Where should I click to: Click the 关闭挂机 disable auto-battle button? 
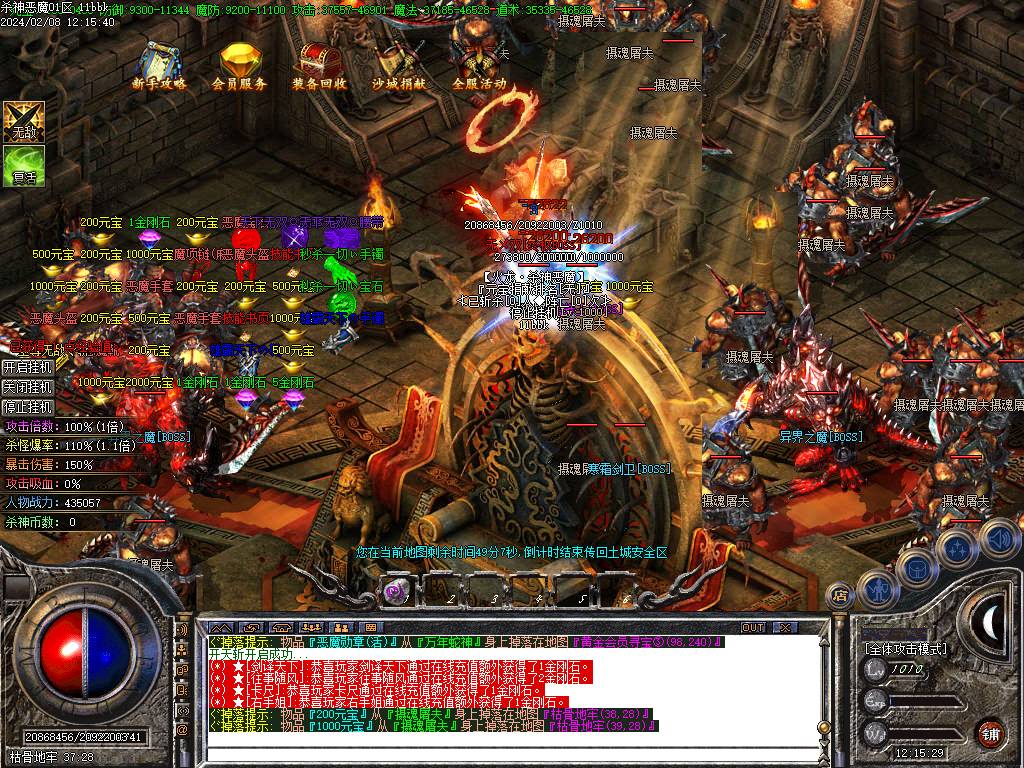[x=28, y=387]
